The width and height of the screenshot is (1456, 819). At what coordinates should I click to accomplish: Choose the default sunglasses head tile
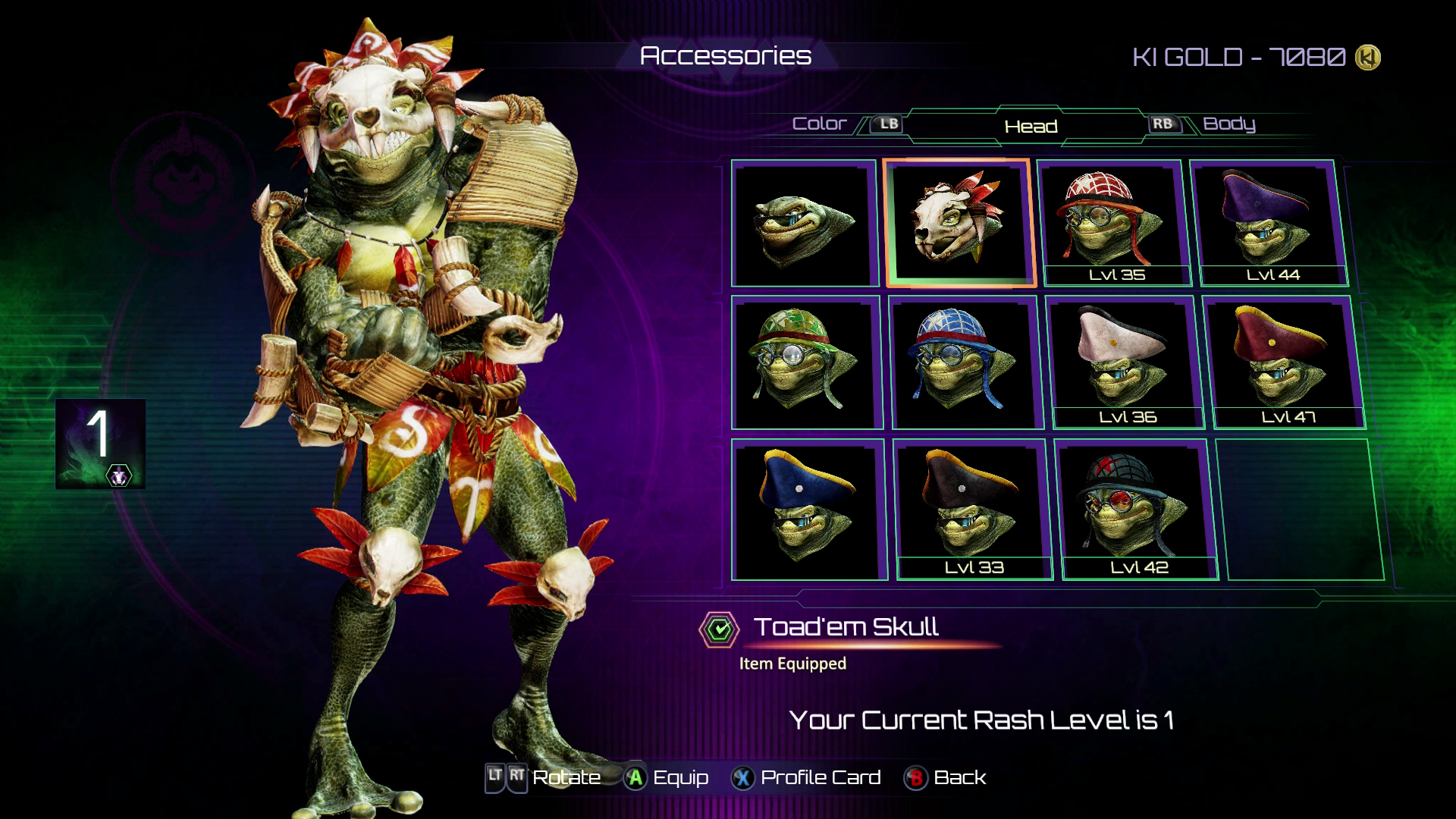point(804,224)
